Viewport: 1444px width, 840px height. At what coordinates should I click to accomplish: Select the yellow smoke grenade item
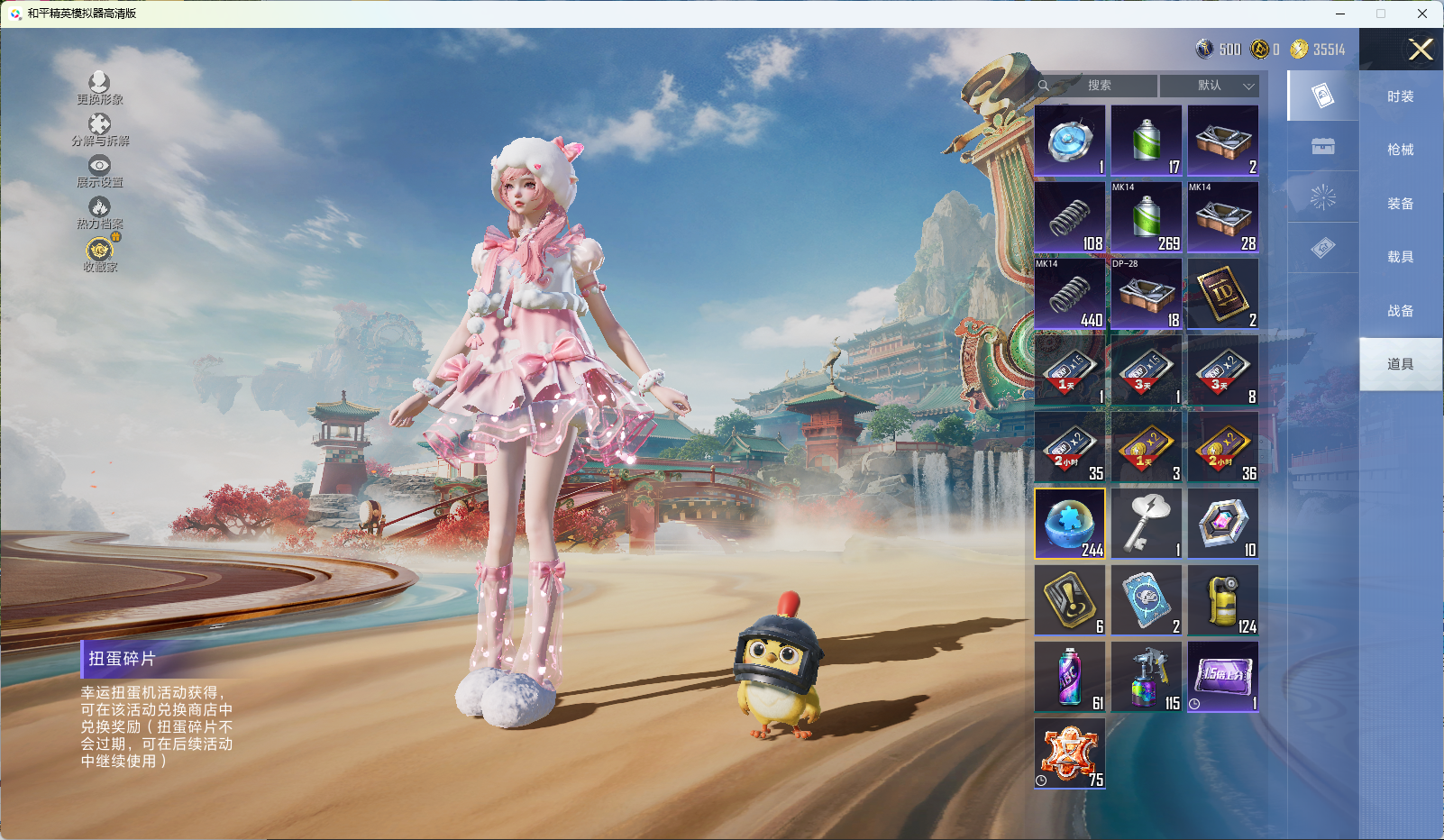pyautogui.click(x=1223, y=600)
